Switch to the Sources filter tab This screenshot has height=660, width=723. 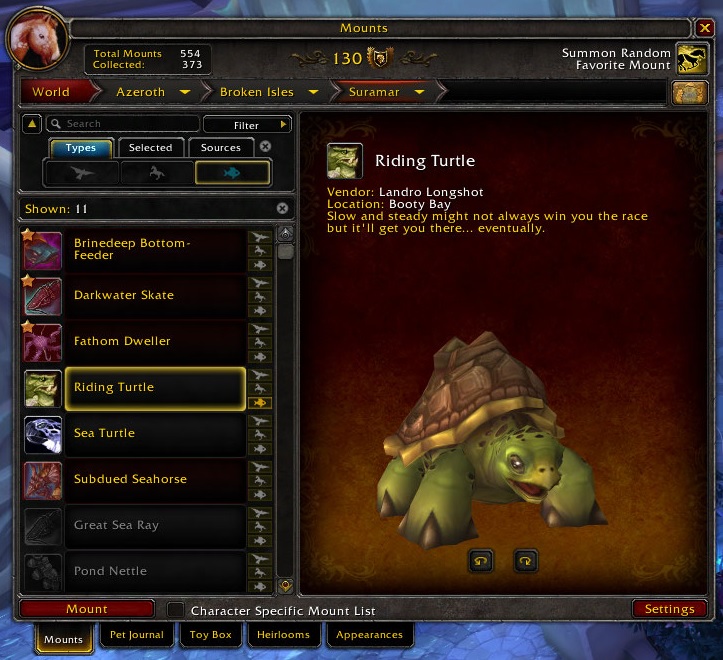click(221, 147)
